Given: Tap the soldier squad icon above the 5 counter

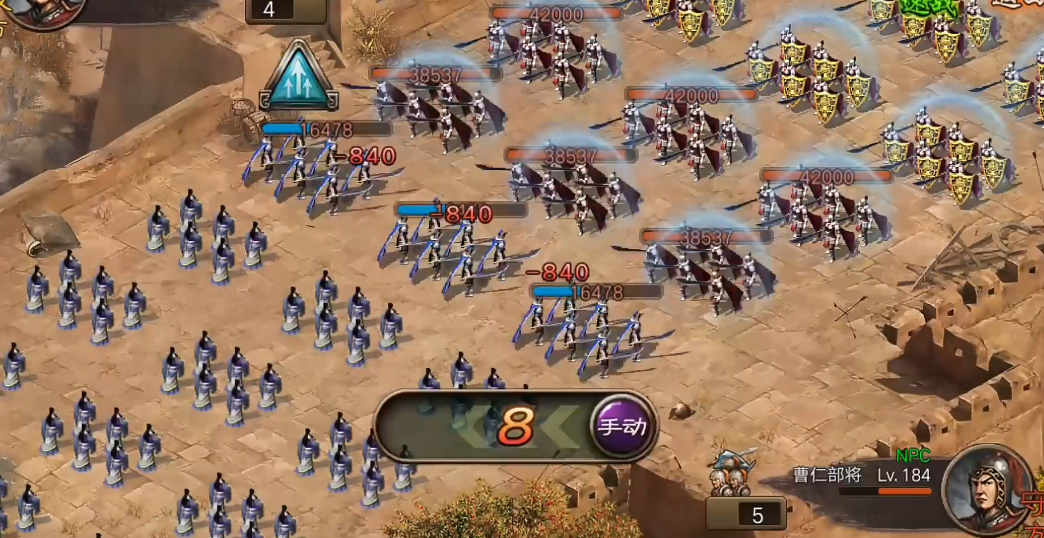Looking at the screenshot, I should 733,475.
